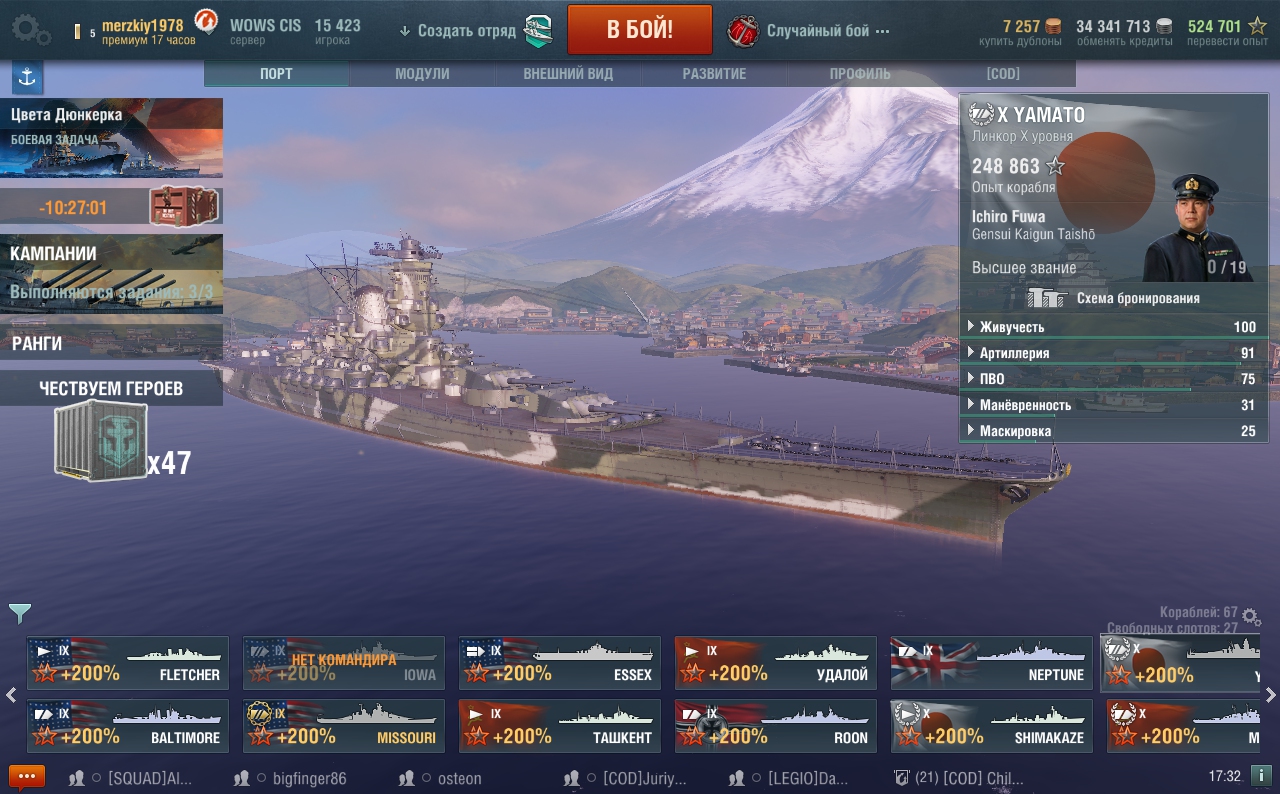Image resolution: width=1280 pixels, height=794 pixels.
Task: Choose the Missouri ship card
Action: pos(344,726)
